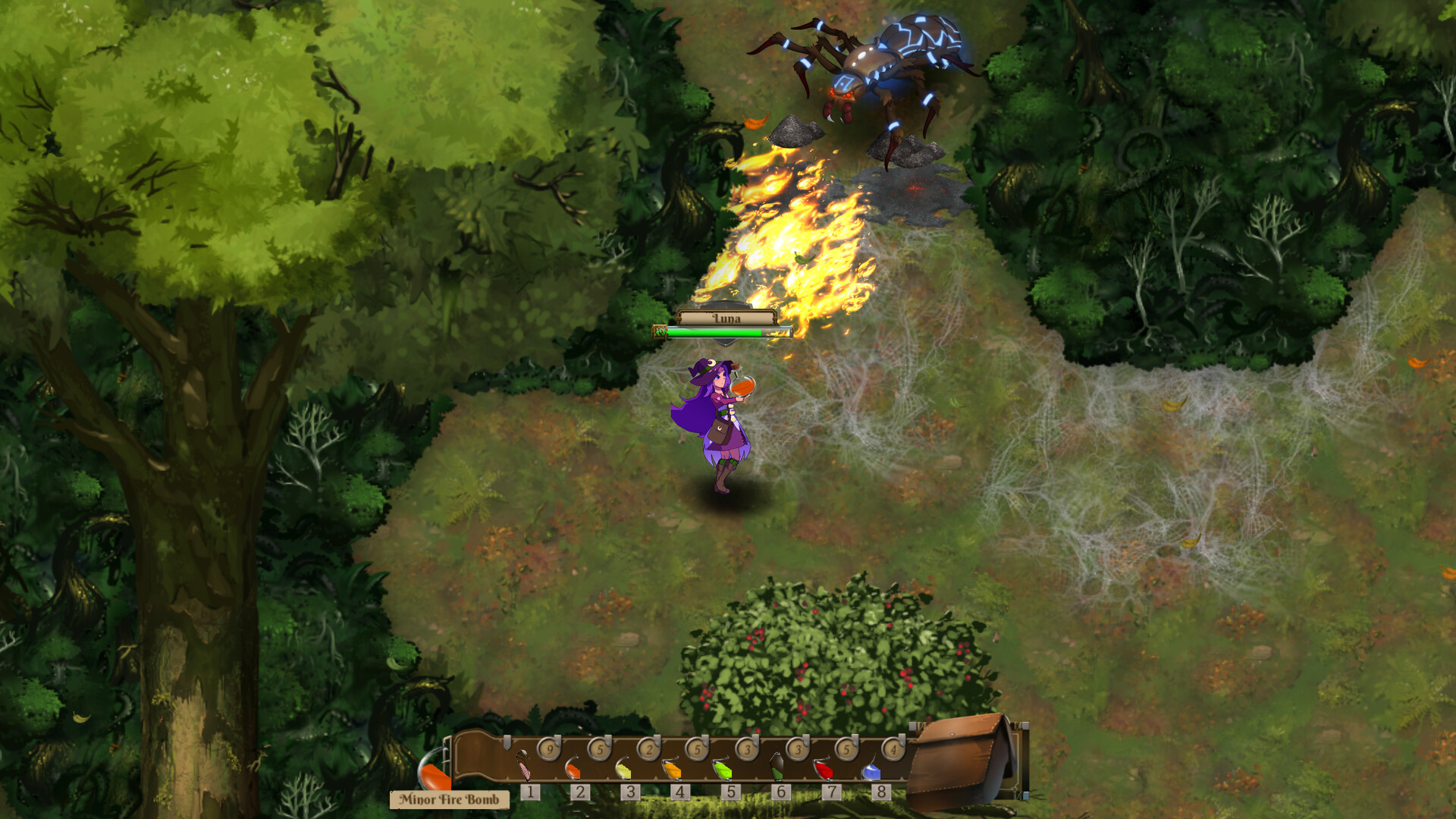The height and width of the screenshot is (819, 1456).
Task: Click the count badge showing 4 above slot 8
Action: click(895, 749)
